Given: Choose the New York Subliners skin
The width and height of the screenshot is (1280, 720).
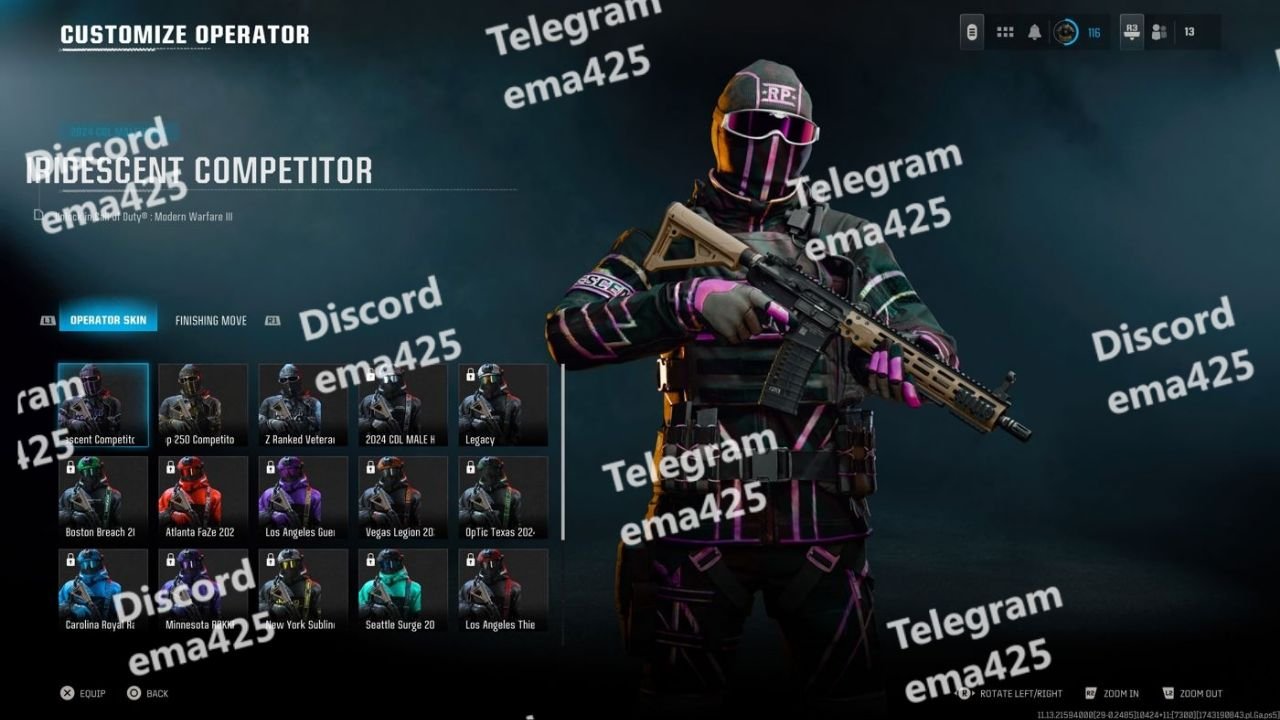Looking at the screenshot, I should point(303,590).
